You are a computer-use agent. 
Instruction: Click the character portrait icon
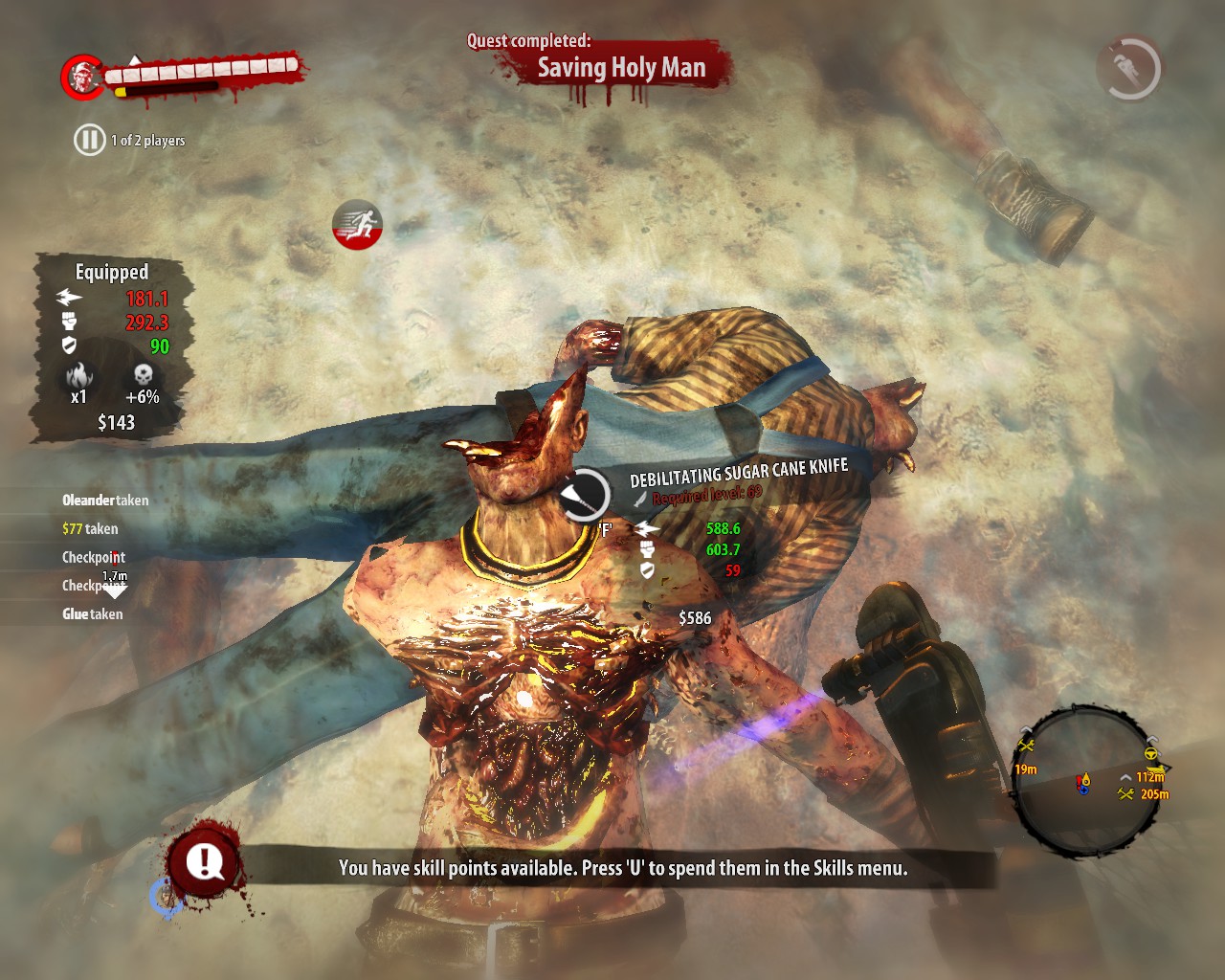[x=83, y=77]
